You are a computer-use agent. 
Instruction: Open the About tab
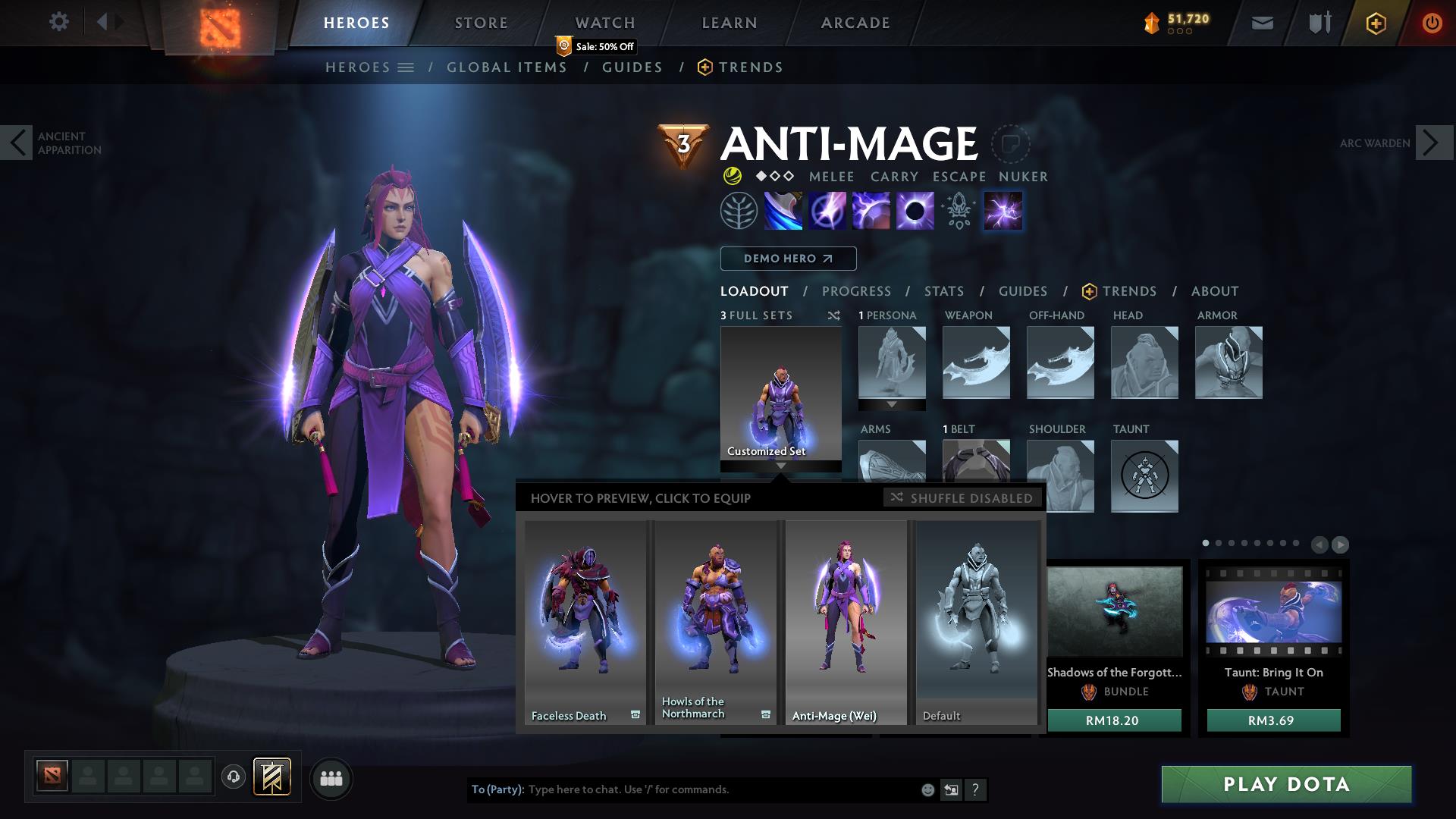click(x=1214, y=291)
